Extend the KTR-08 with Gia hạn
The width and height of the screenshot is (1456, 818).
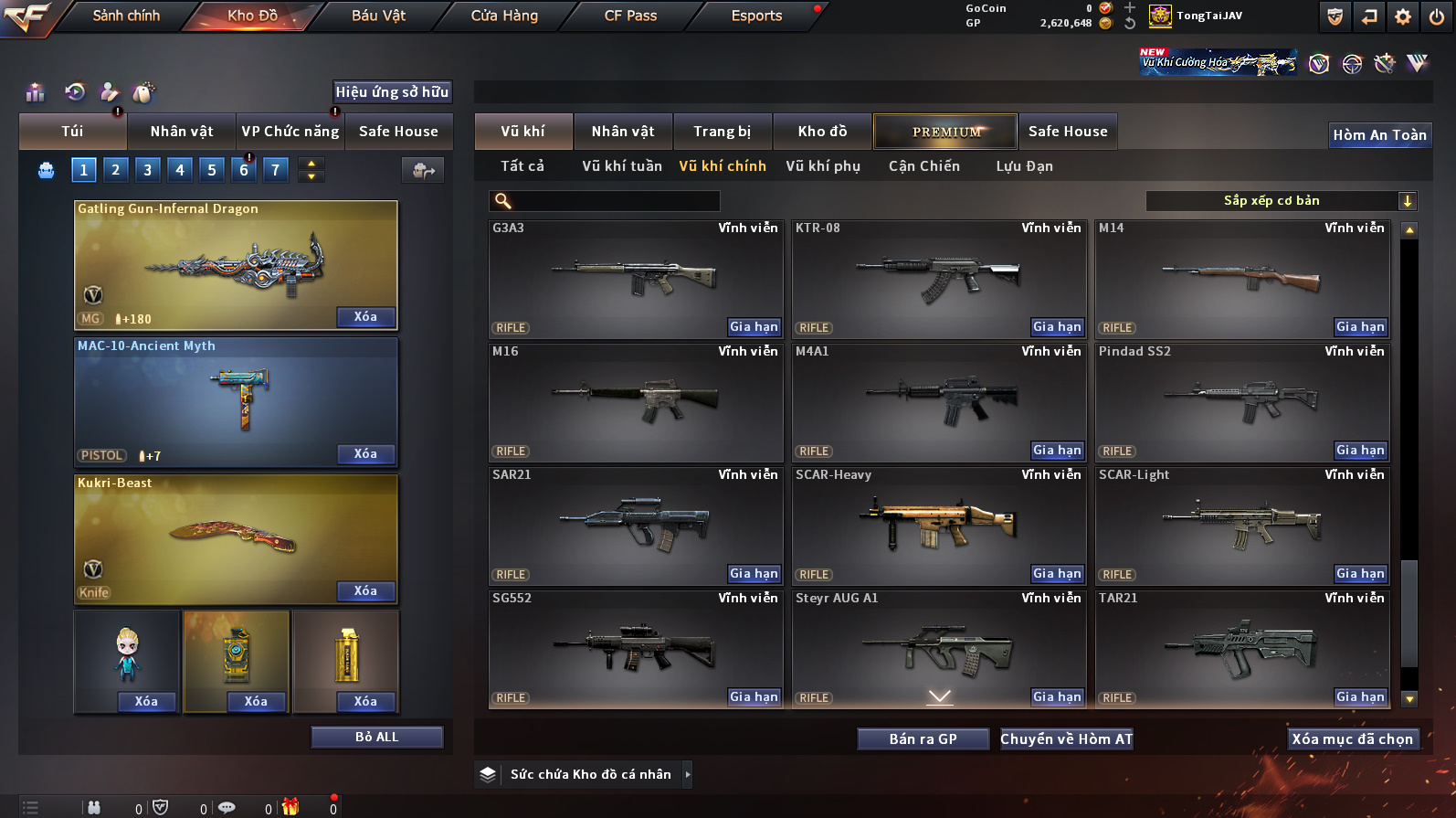(x=1057, y=327)
